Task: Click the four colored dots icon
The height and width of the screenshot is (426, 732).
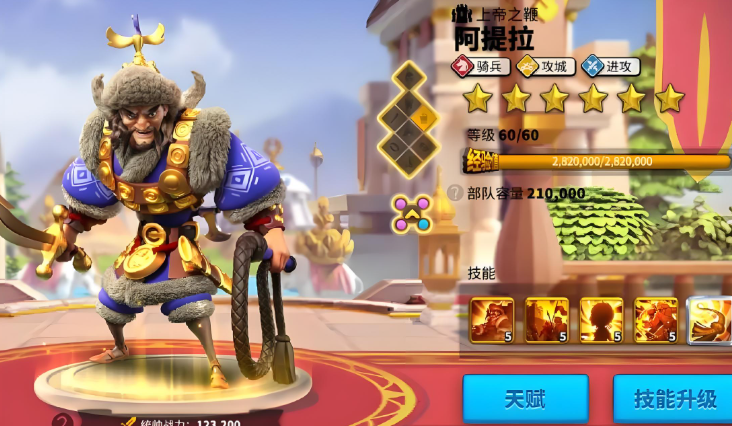Action: click(411, 213)
